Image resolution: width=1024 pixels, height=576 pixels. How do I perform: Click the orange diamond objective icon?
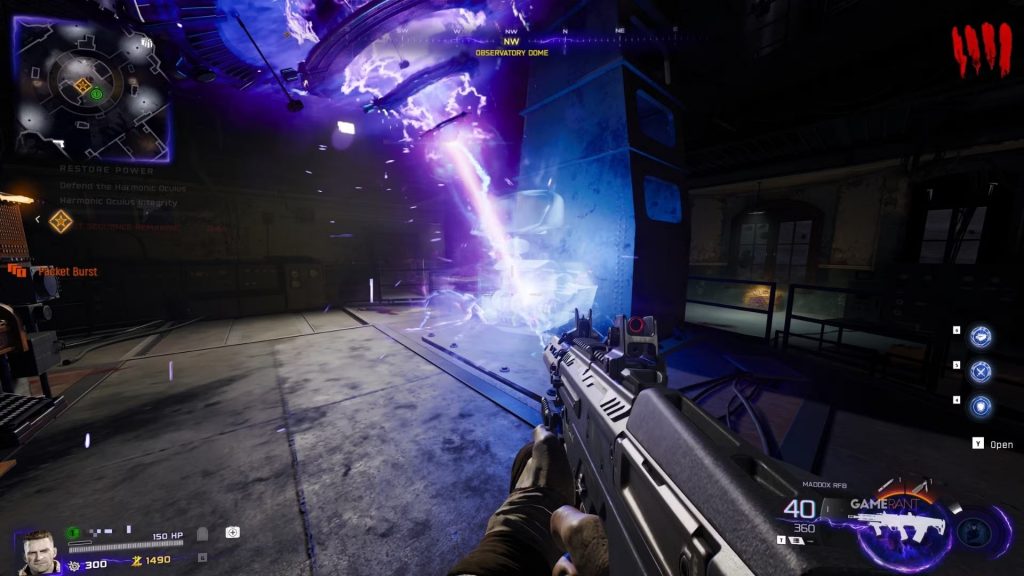pyautogui.click(x=61, y=221)
